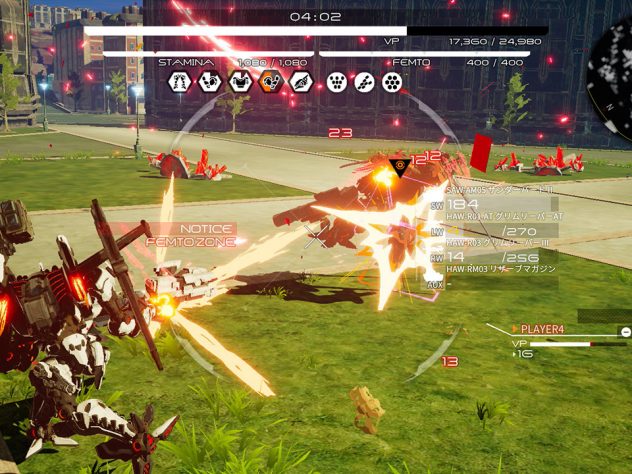Click the minus icon beside PLAYER4
632x474 pixels.
tap(625, 331)
